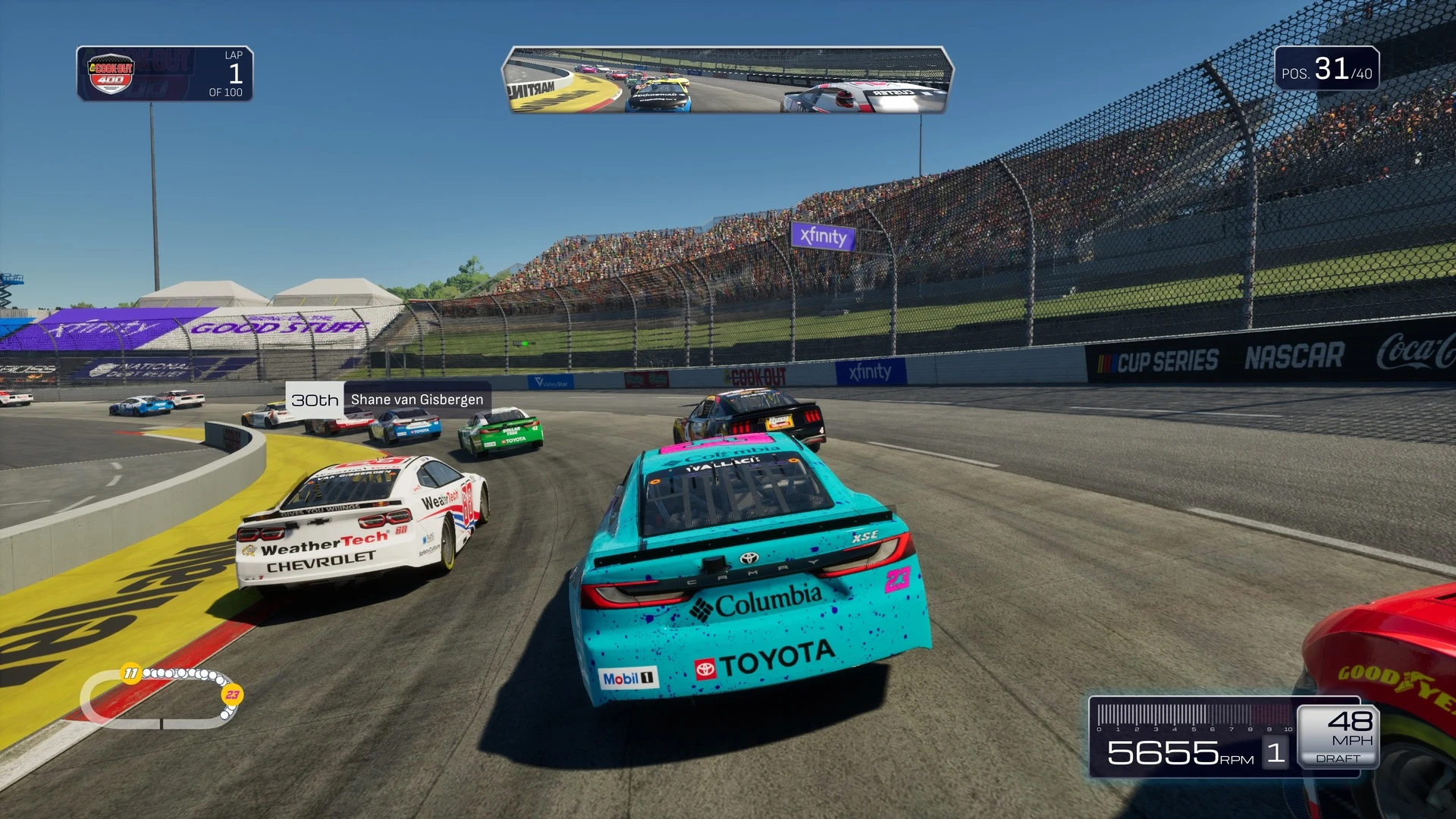
Task: Select the number 23 marker on the minimap
Action: pyautogui.click(x=232, y=694)
